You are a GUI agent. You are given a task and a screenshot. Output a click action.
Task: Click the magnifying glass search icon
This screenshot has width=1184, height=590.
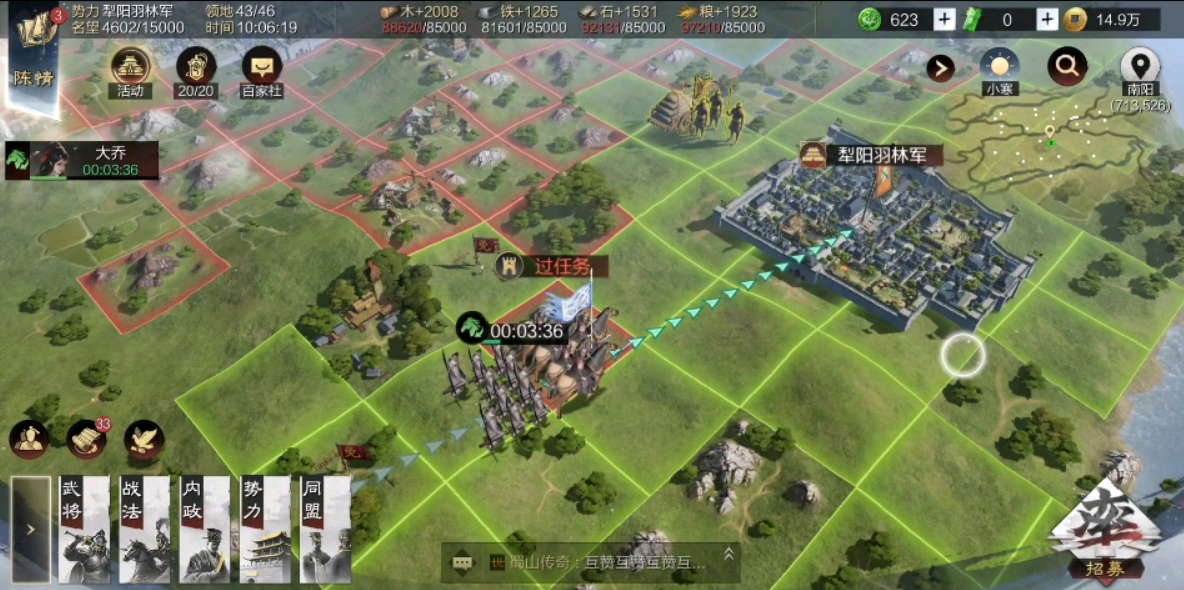(x=1067, y=67)
